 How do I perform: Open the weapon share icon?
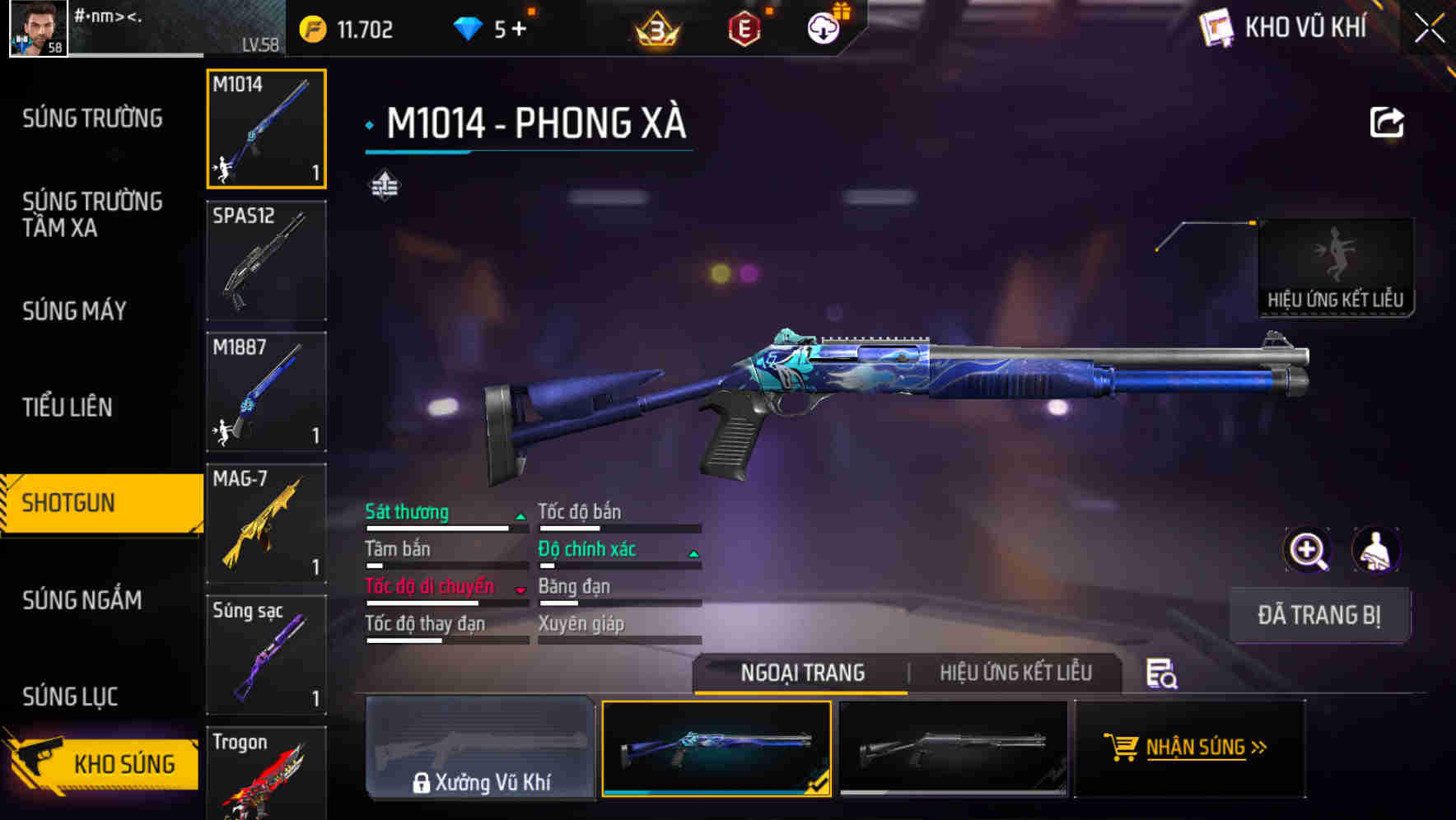tap(1388, 122)
